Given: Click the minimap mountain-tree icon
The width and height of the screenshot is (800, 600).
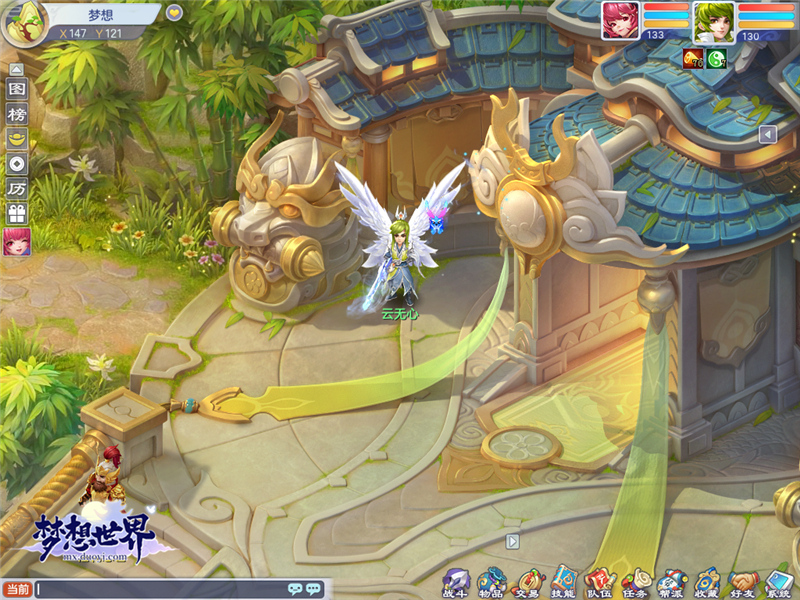Looking at the screenshot, I should coord(18,24).
